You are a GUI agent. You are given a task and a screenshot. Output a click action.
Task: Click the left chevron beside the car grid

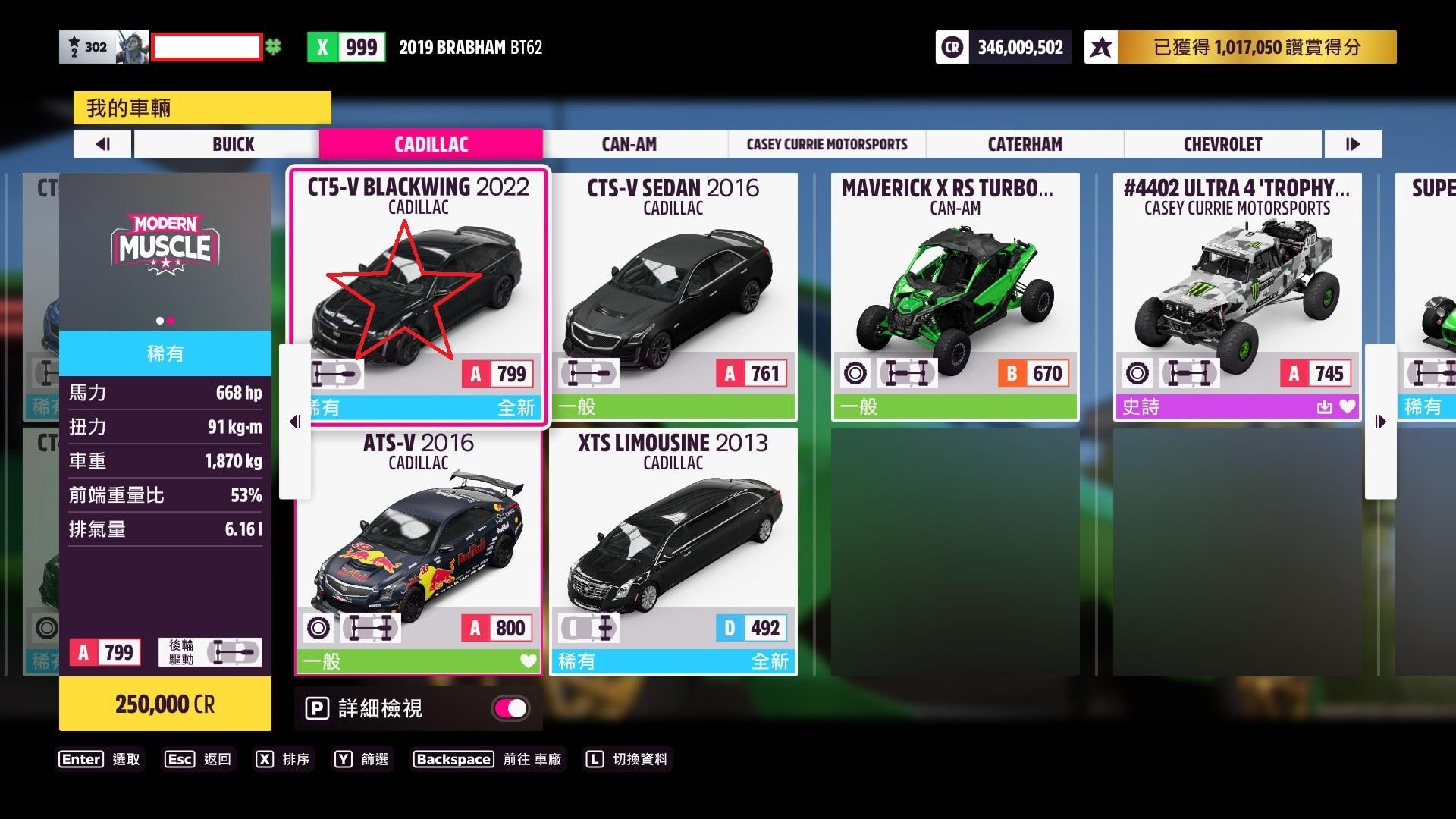(296, 422)
